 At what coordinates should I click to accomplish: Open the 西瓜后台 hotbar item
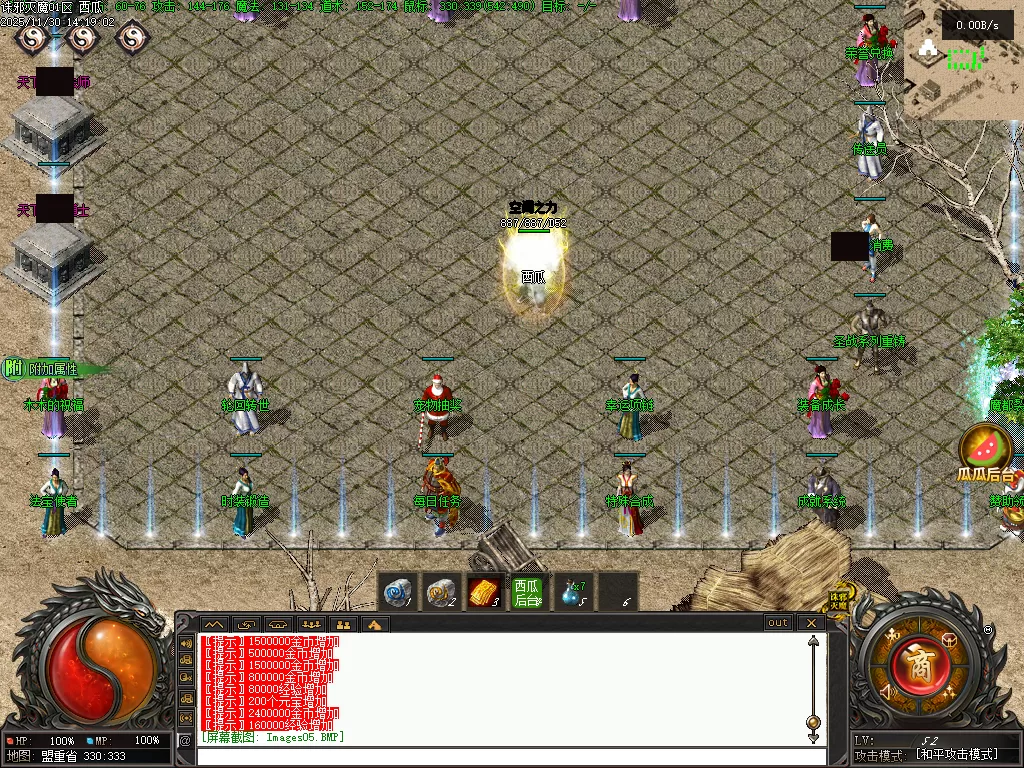(528, 592)
